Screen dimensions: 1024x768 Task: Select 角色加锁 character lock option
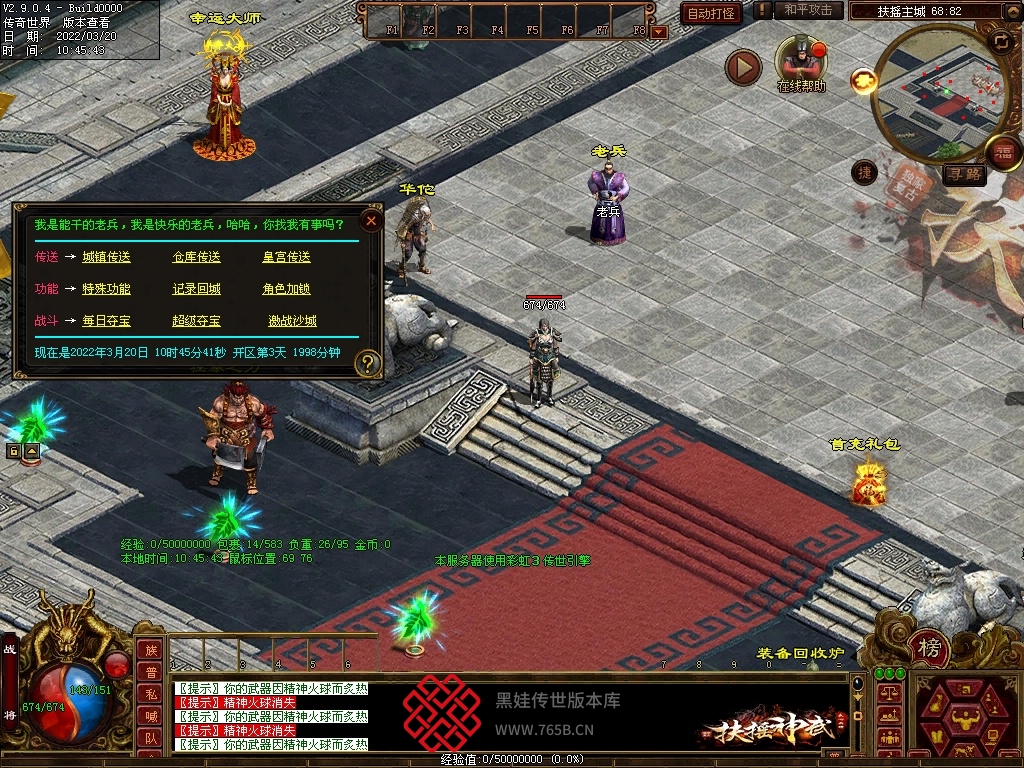click(286, 289)
